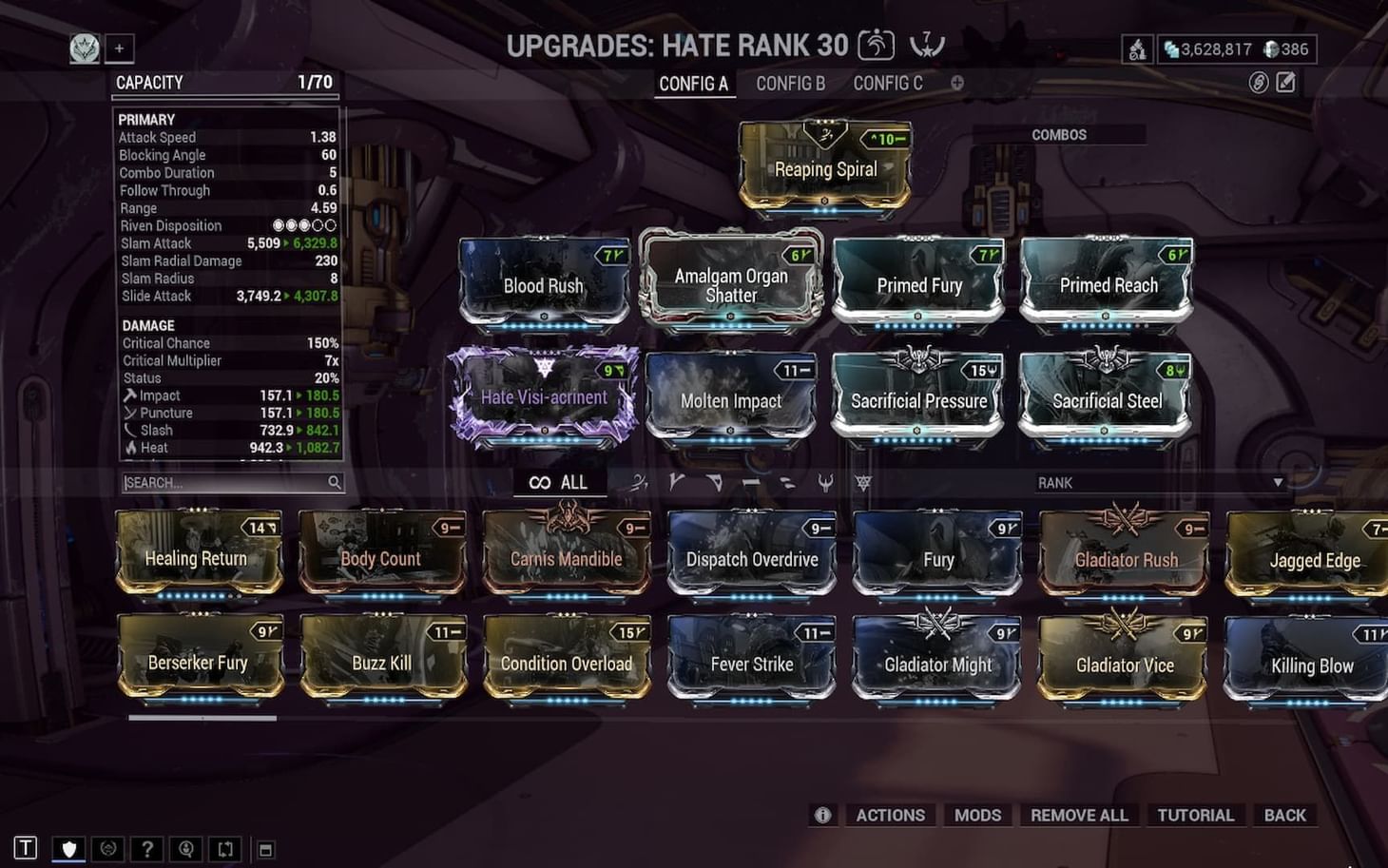Click the info circle icon near Actions

pyautogui.click(x=822, y=815)
